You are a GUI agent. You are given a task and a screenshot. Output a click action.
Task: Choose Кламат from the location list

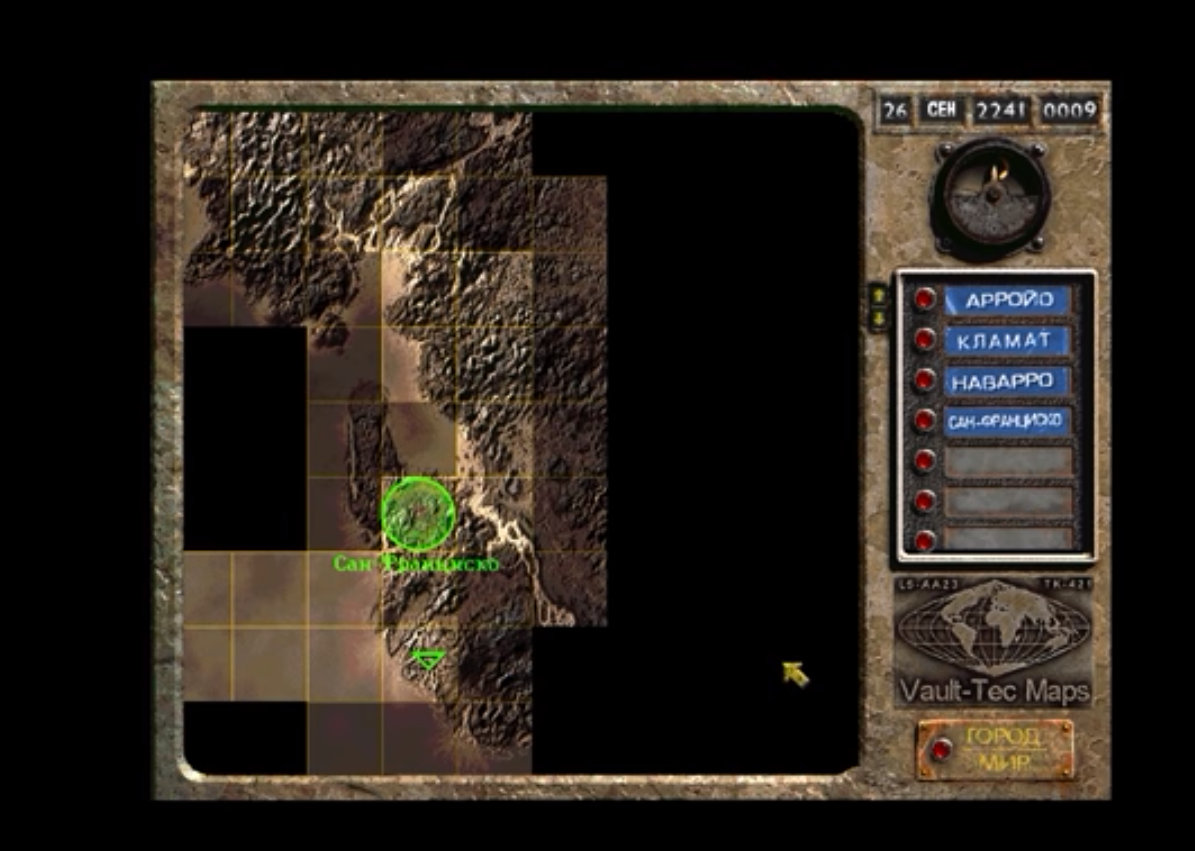coord(926,340)
